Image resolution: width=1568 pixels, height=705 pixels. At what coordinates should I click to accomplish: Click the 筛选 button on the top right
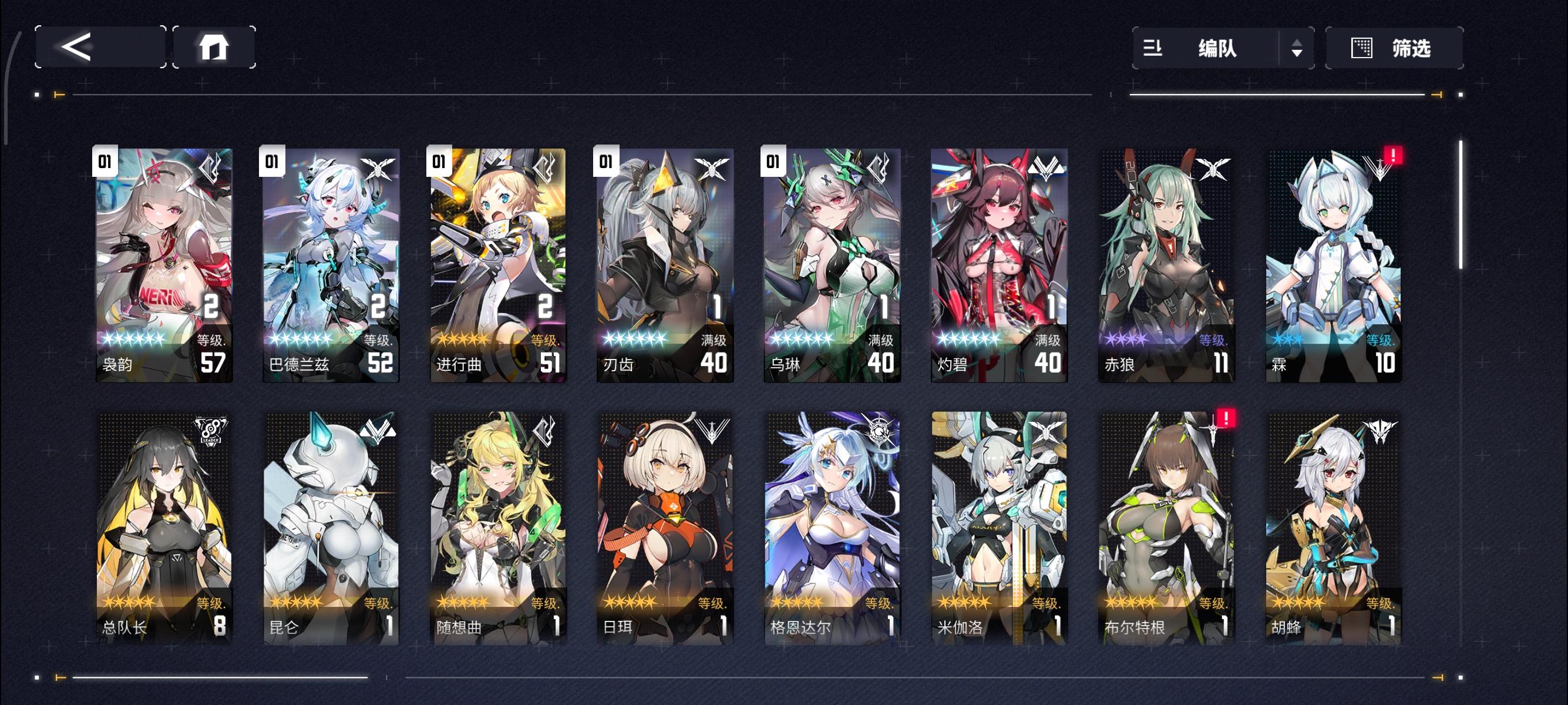pos(1394,48)
